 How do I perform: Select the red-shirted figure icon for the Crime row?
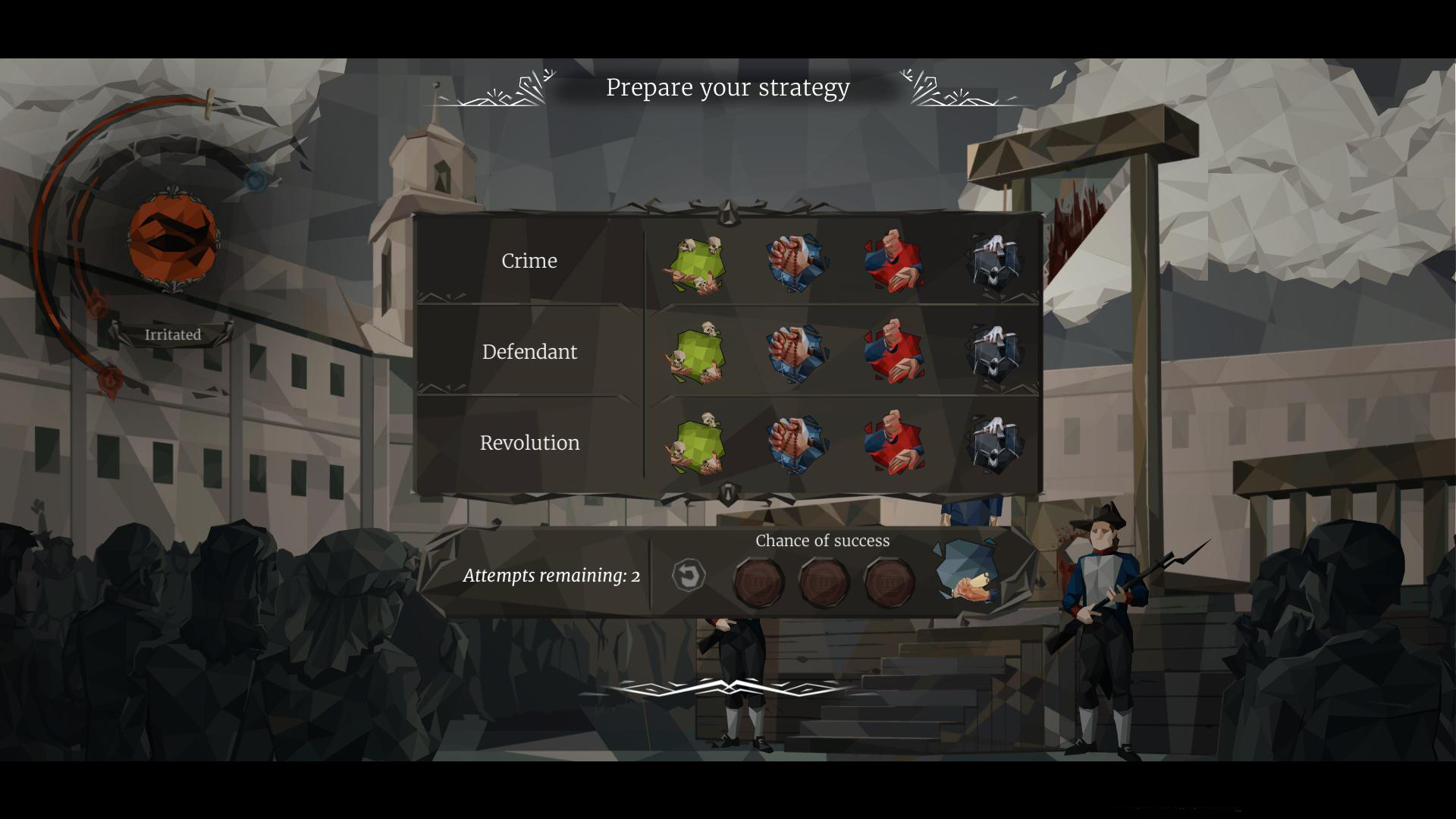point(895,262)
